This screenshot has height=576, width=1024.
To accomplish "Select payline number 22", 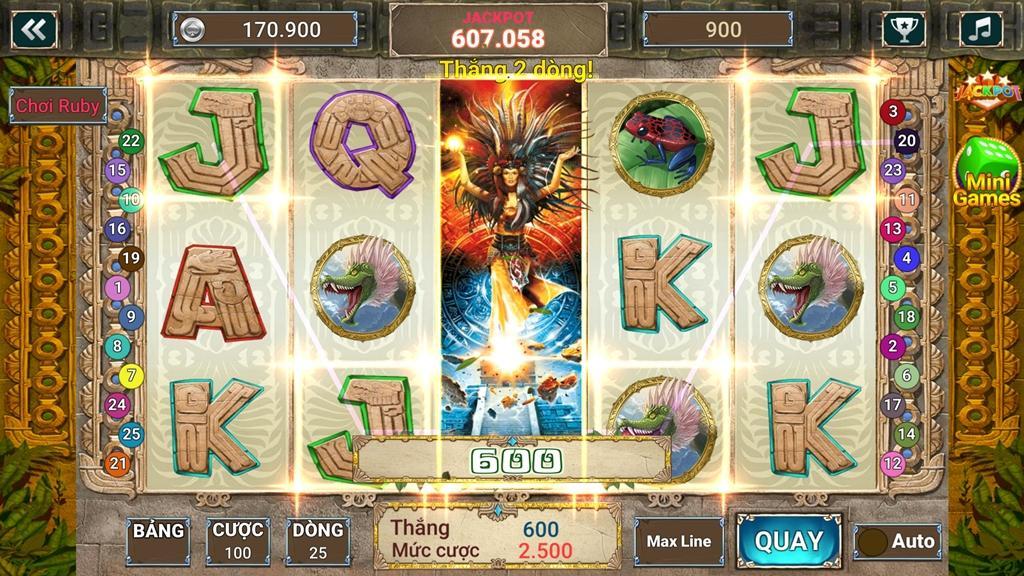I will 131,141.
